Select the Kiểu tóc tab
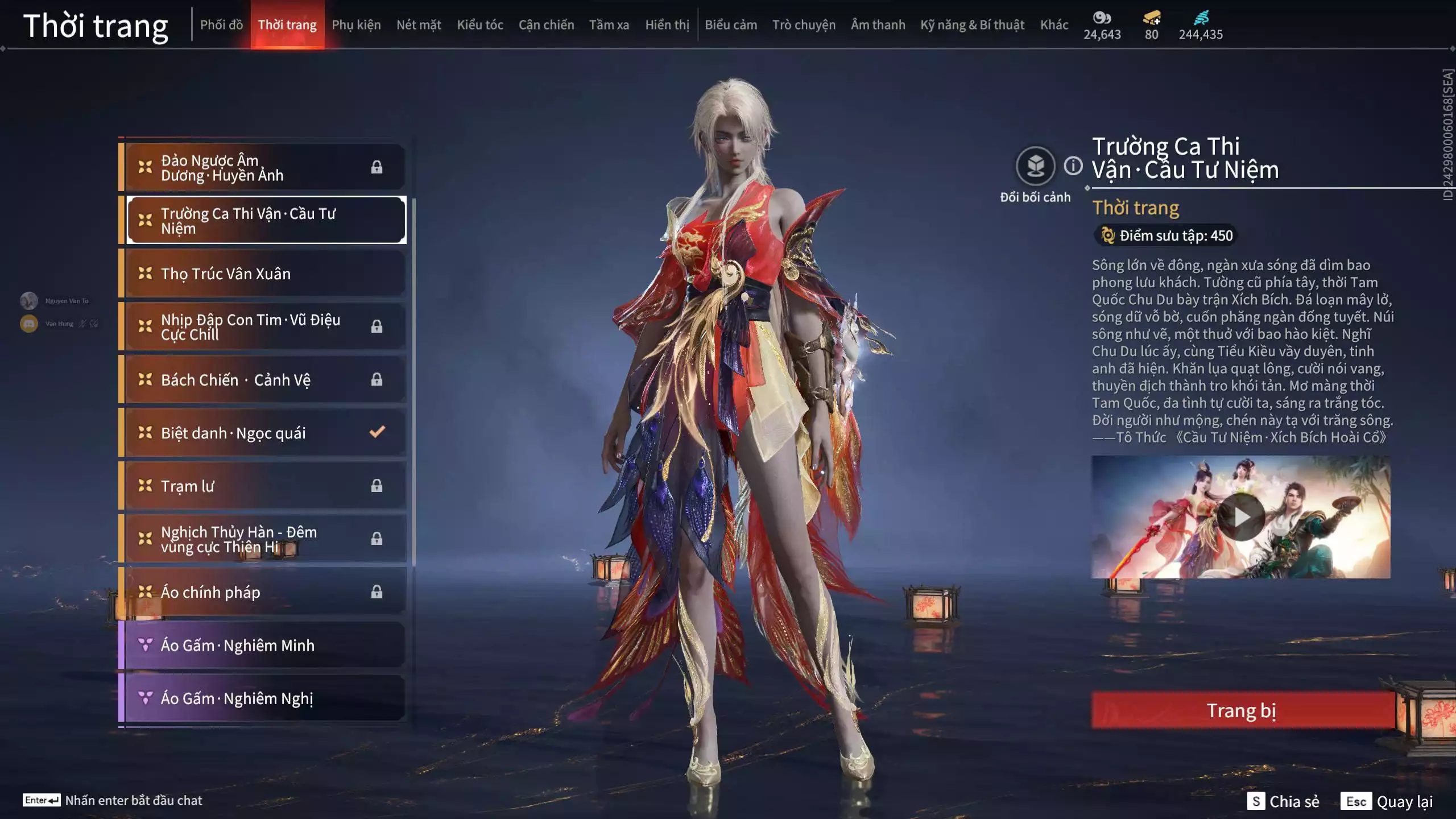The width and height of the screenshot is (1456, 819). 480,25
